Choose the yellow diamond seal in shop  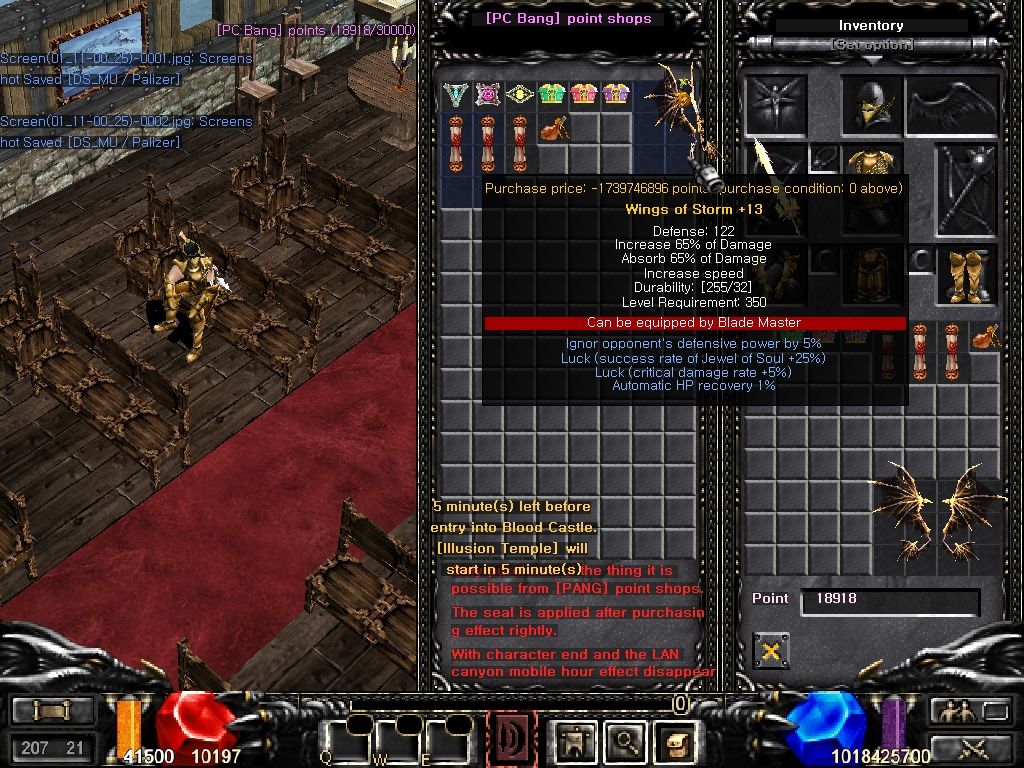(519, 96)
